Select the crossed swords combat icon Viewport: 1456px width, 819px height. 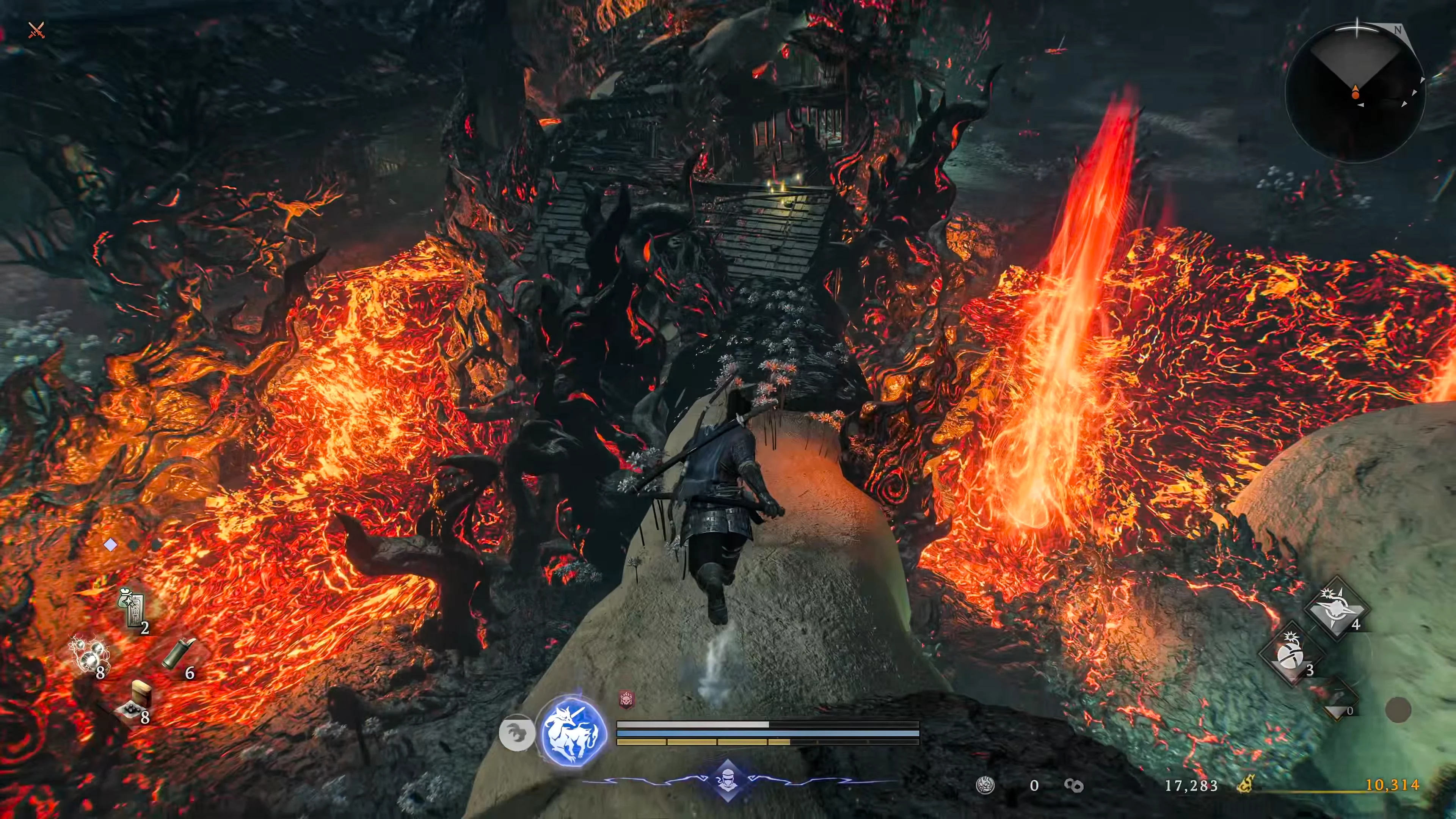click(x=36, y=30)
